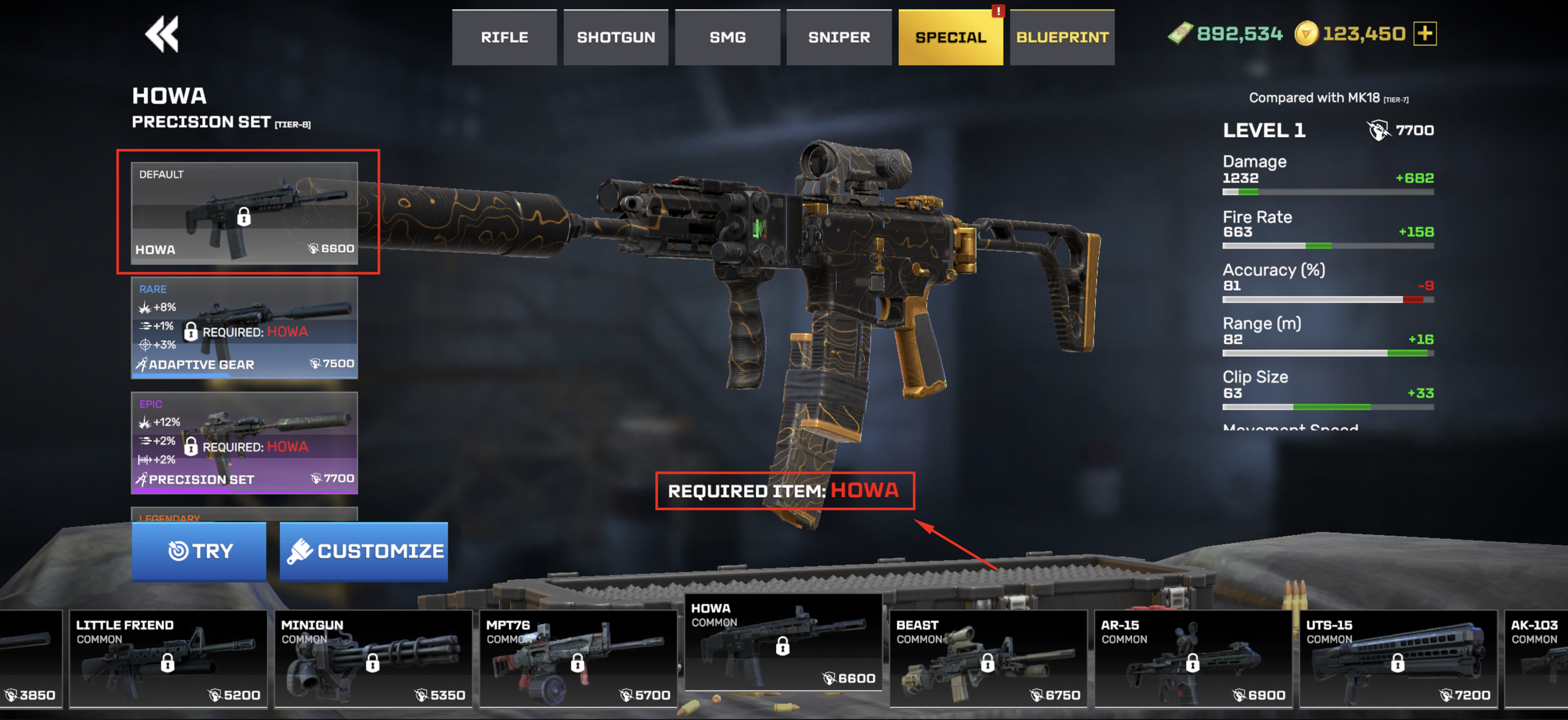Viewport: 1568px width, 720px height.
Task: Pick the Epic Precision Set variant
Action: [244, 442]
